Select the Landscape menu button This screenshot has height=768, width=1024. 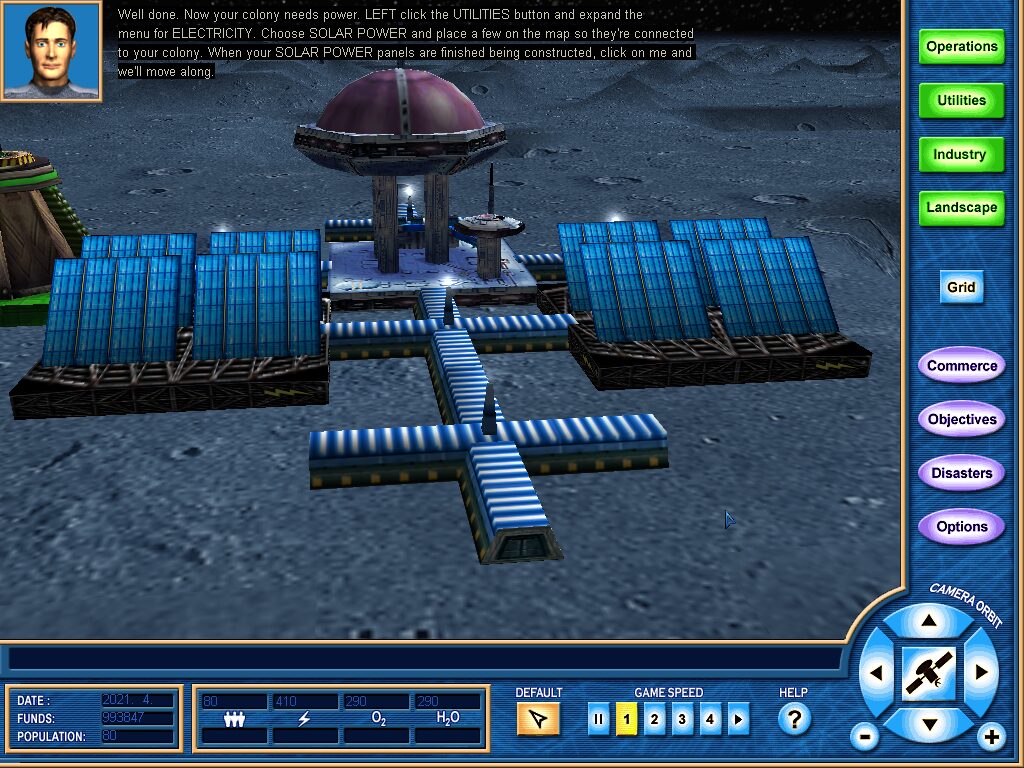pos(961,208)
